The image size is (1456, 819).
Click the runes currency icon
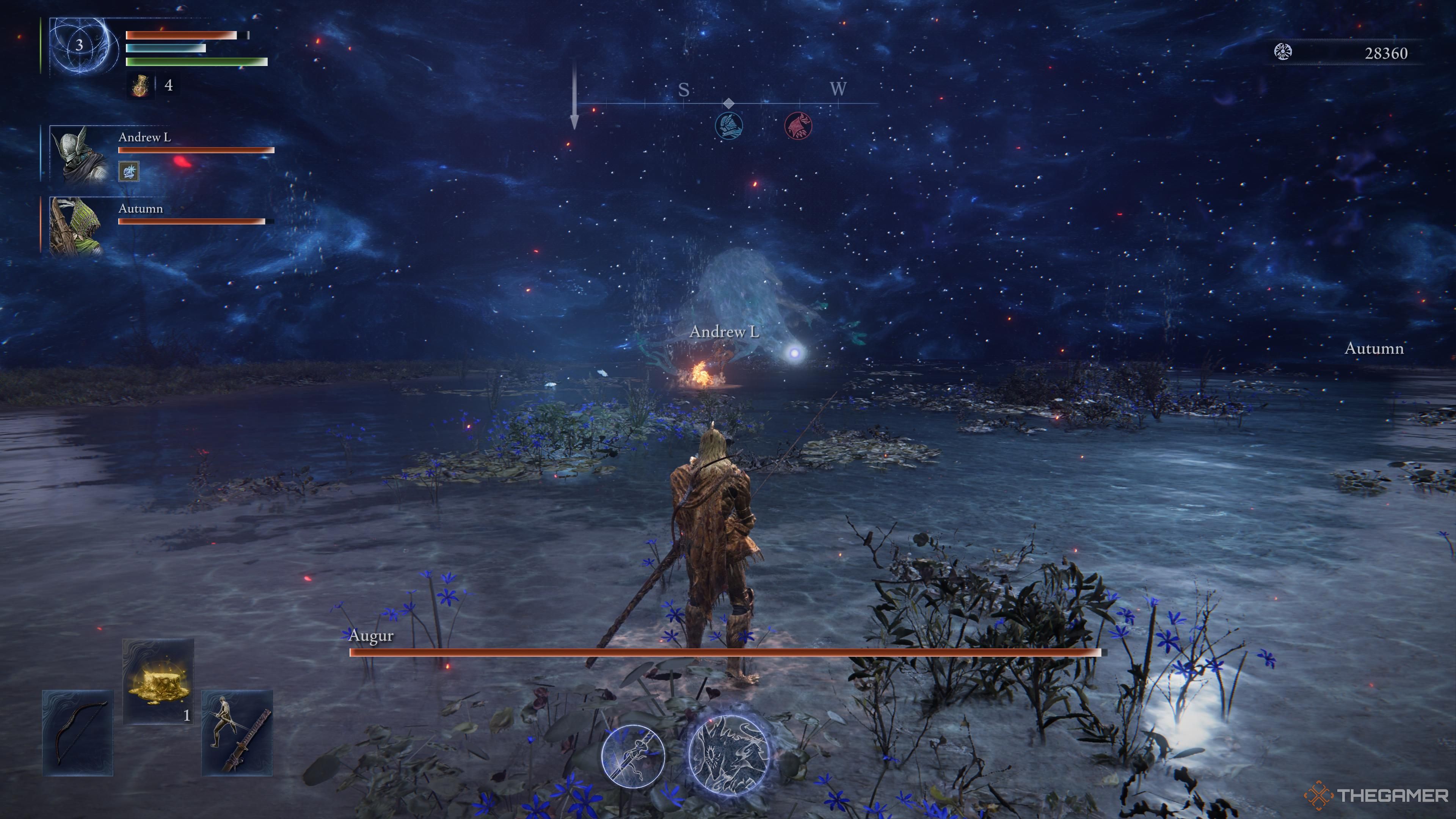pos(1283,53)
